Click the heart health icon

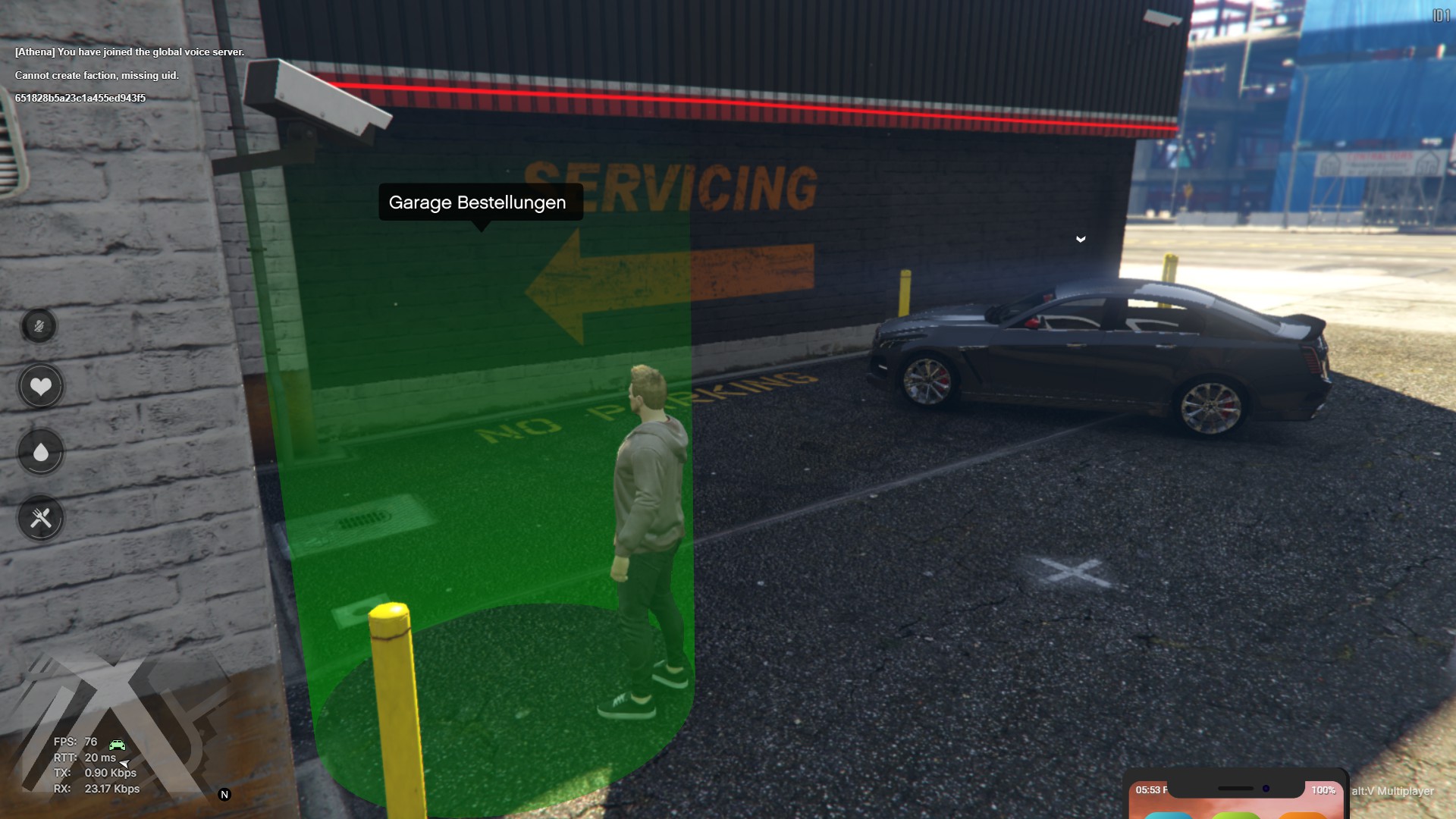(x=41, y=387)
